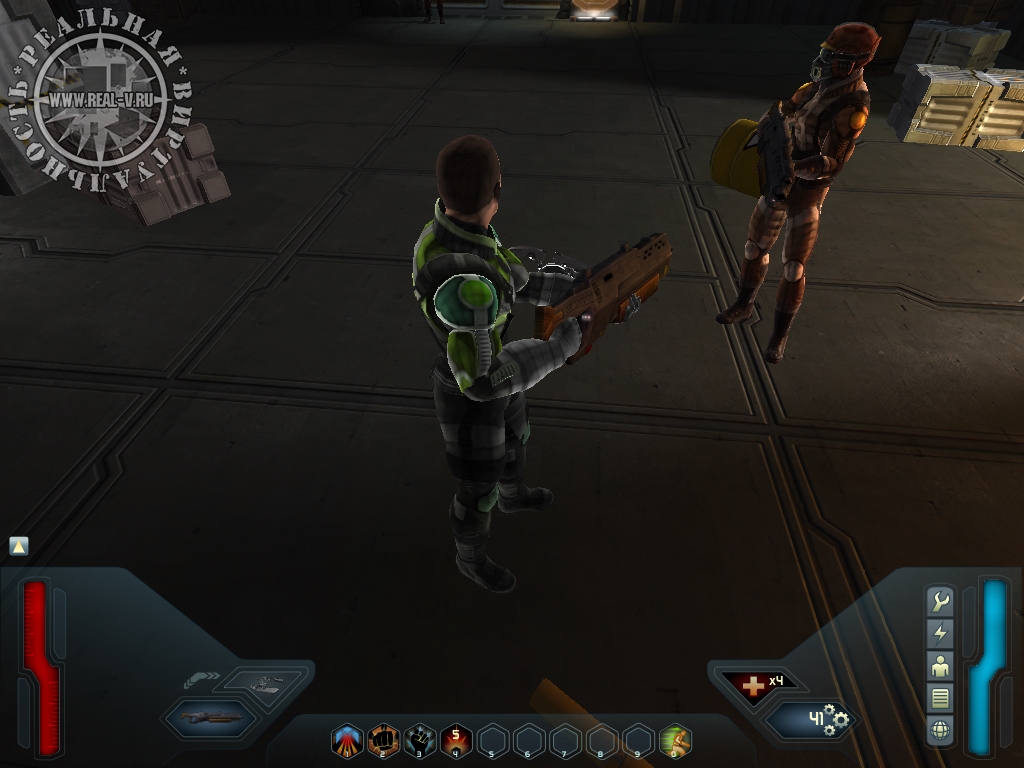Use the orange punching fist ability
This screenshot has height=768, width=1024.
[x=384, y=740]
